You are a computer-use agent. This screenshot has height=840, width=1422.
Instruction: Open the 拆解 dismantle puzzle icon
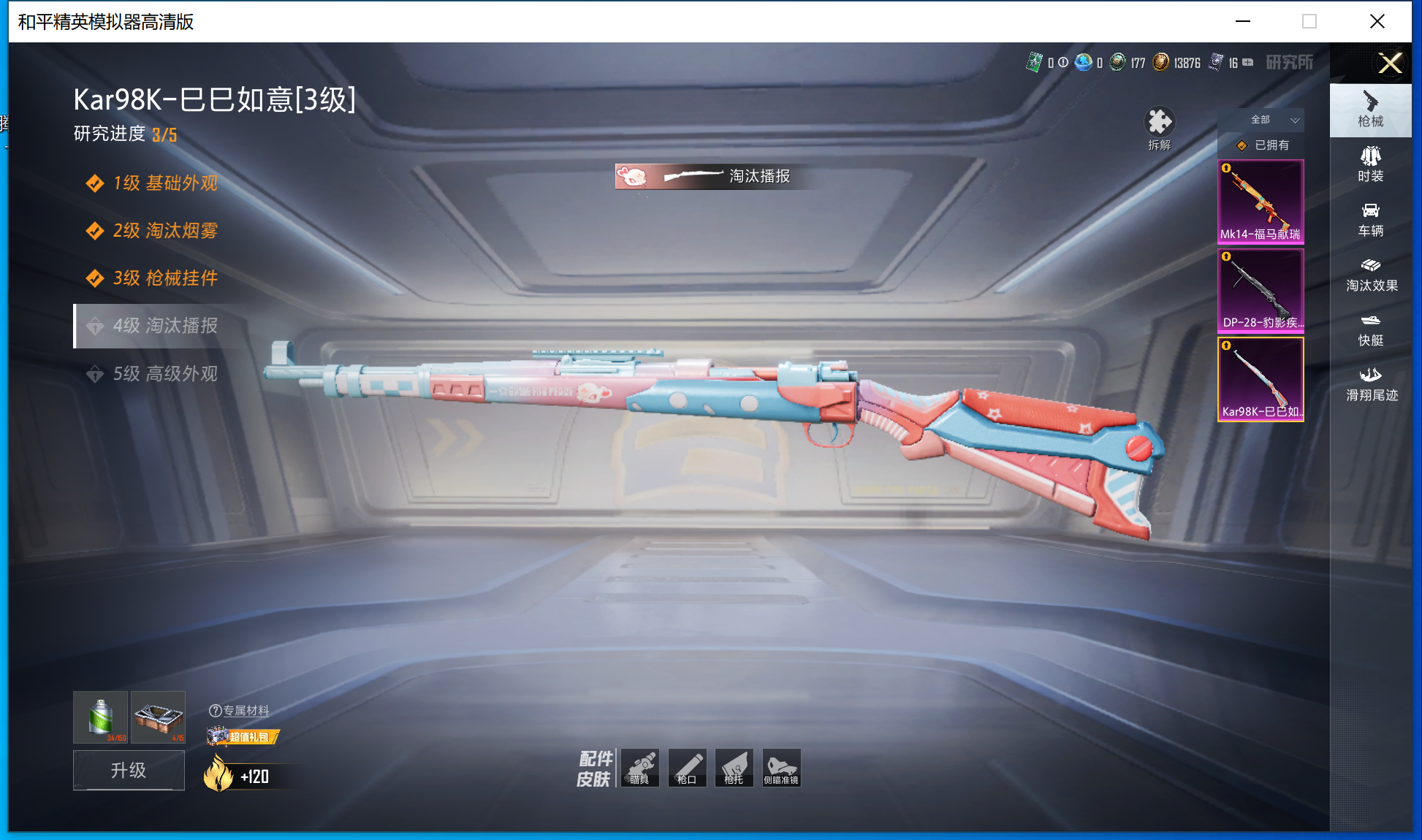click(x=1159, y=124)
